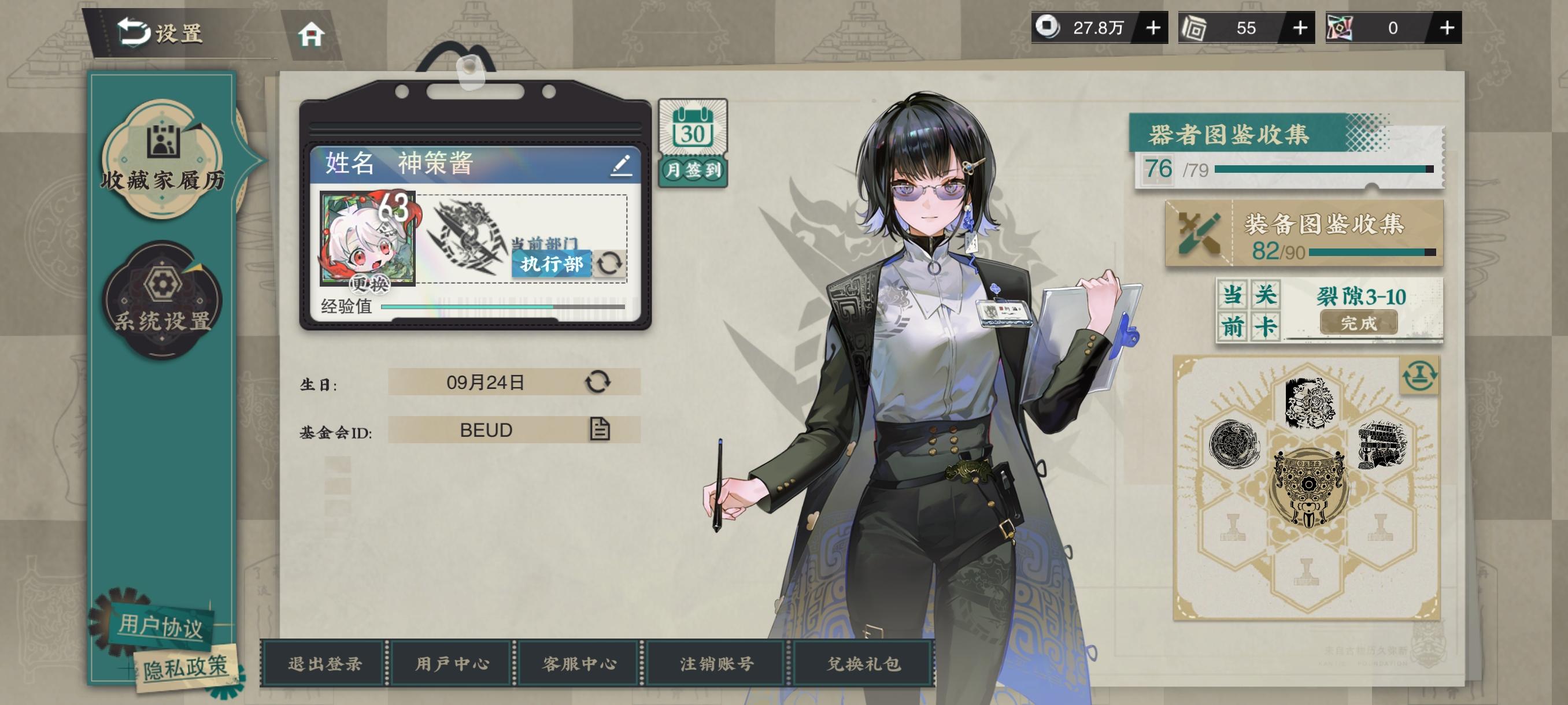Open 客服中心 customer service
Image resolution: width=1568 pixels, height=705 pixels.
point(579,663)
